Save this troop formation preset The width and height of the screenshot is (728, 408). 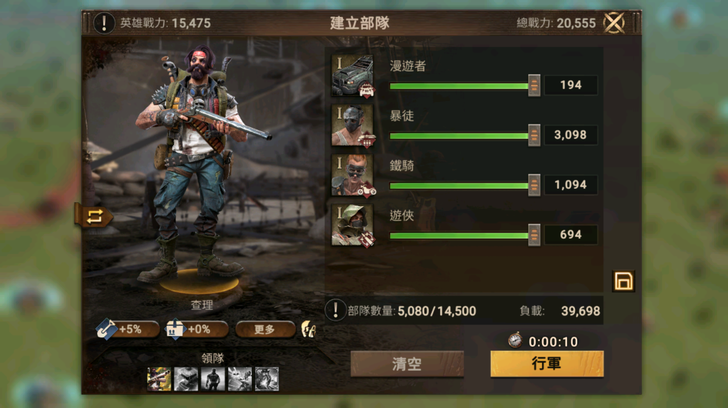click(623, 282)
